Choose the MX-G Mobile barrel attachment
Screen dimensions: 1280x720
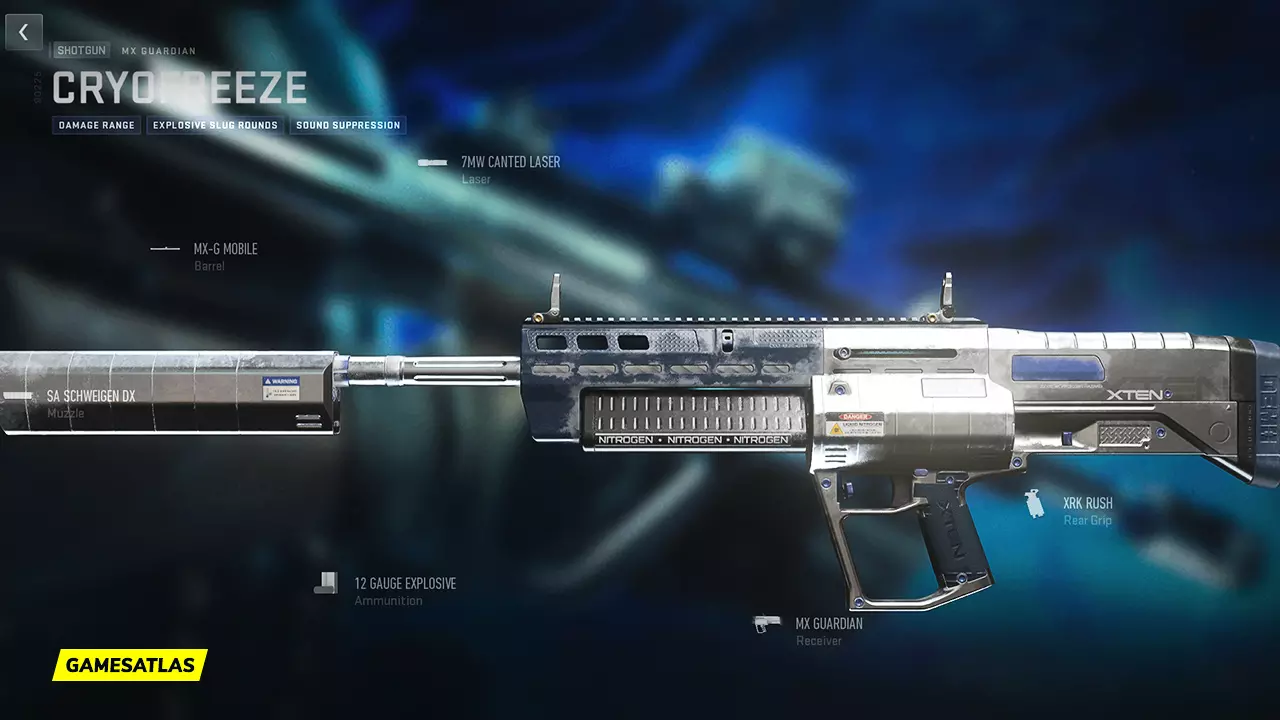click(224, 249)
